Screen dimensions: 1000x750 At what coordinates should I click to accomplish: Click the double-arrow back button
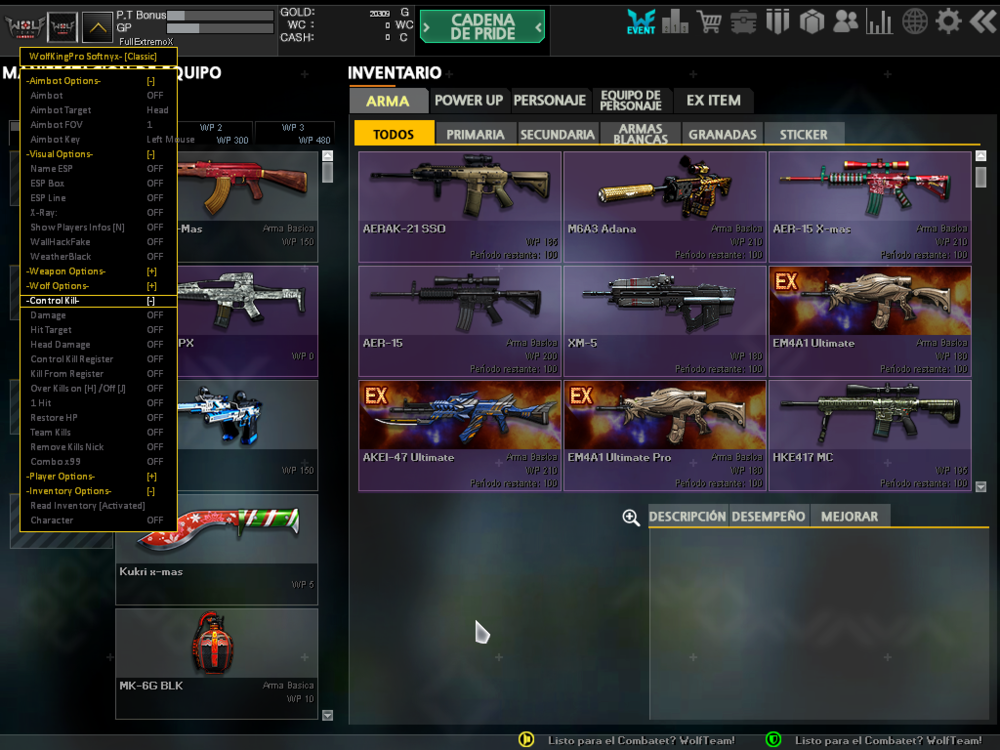coord(982,22)
